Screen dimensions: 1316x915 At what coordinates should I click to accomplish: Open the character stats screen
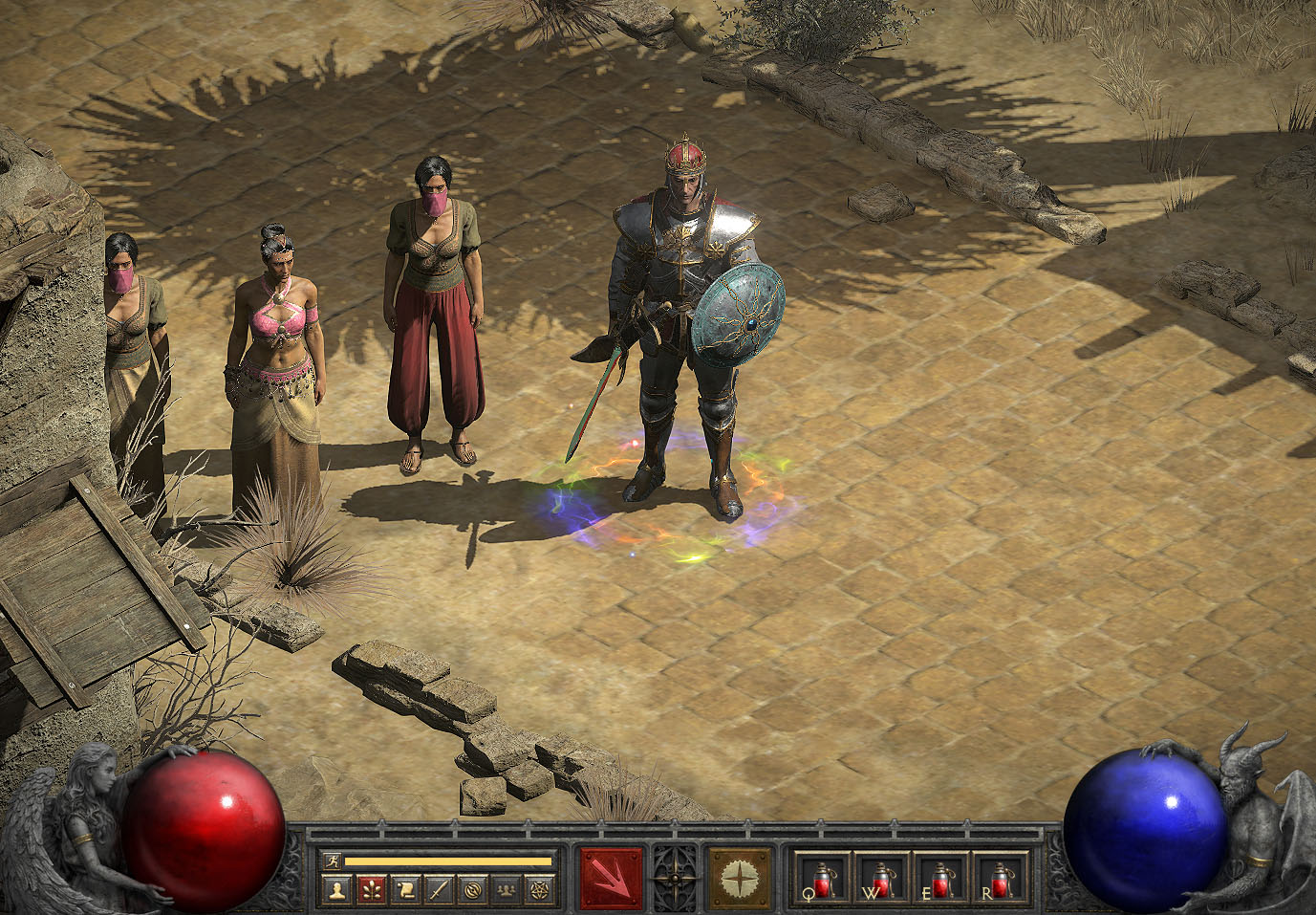pos(334,890)
